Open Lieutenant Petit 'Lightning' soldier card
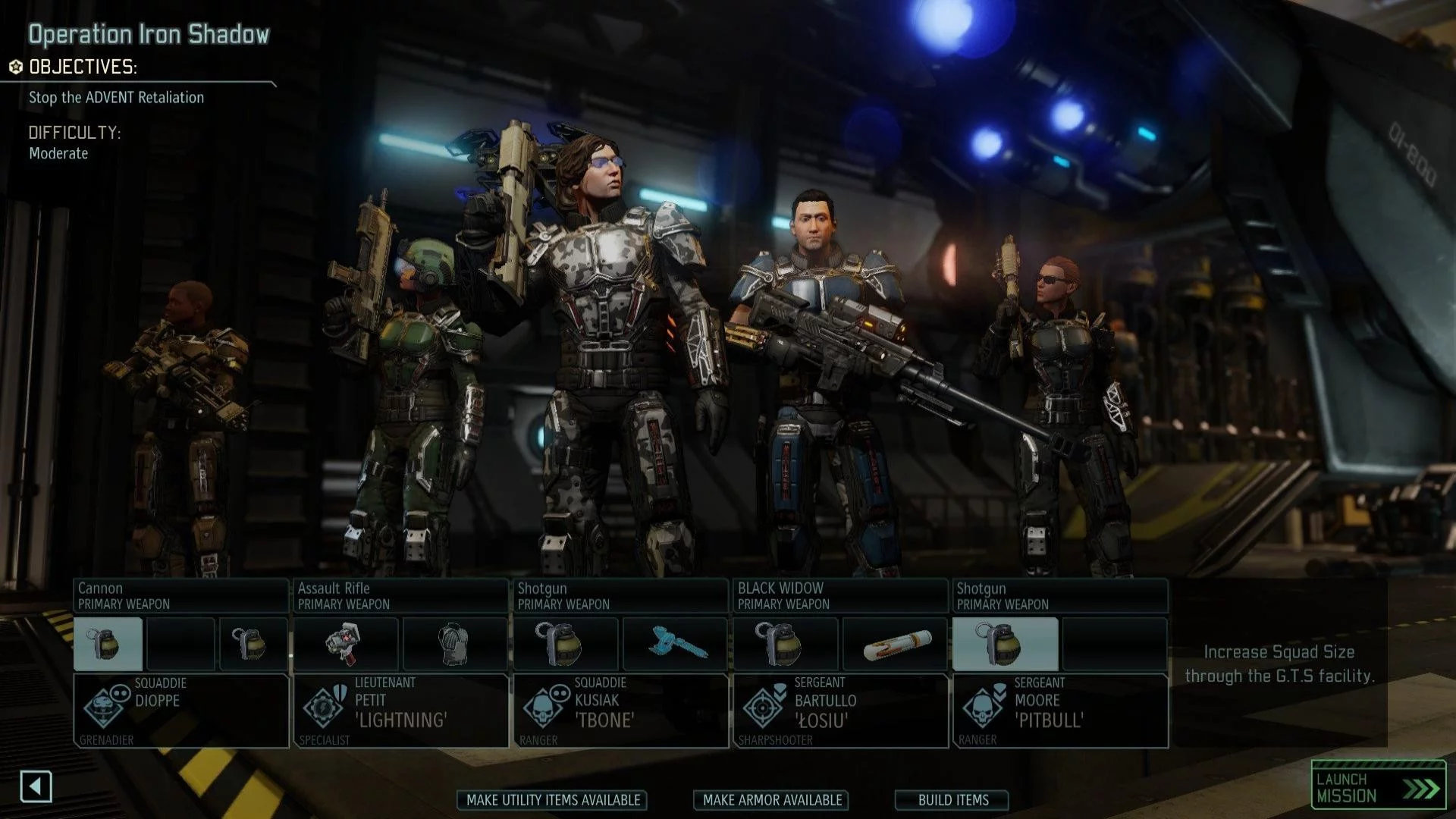This screenshot has width=1456, height=819. click(400, 711)
